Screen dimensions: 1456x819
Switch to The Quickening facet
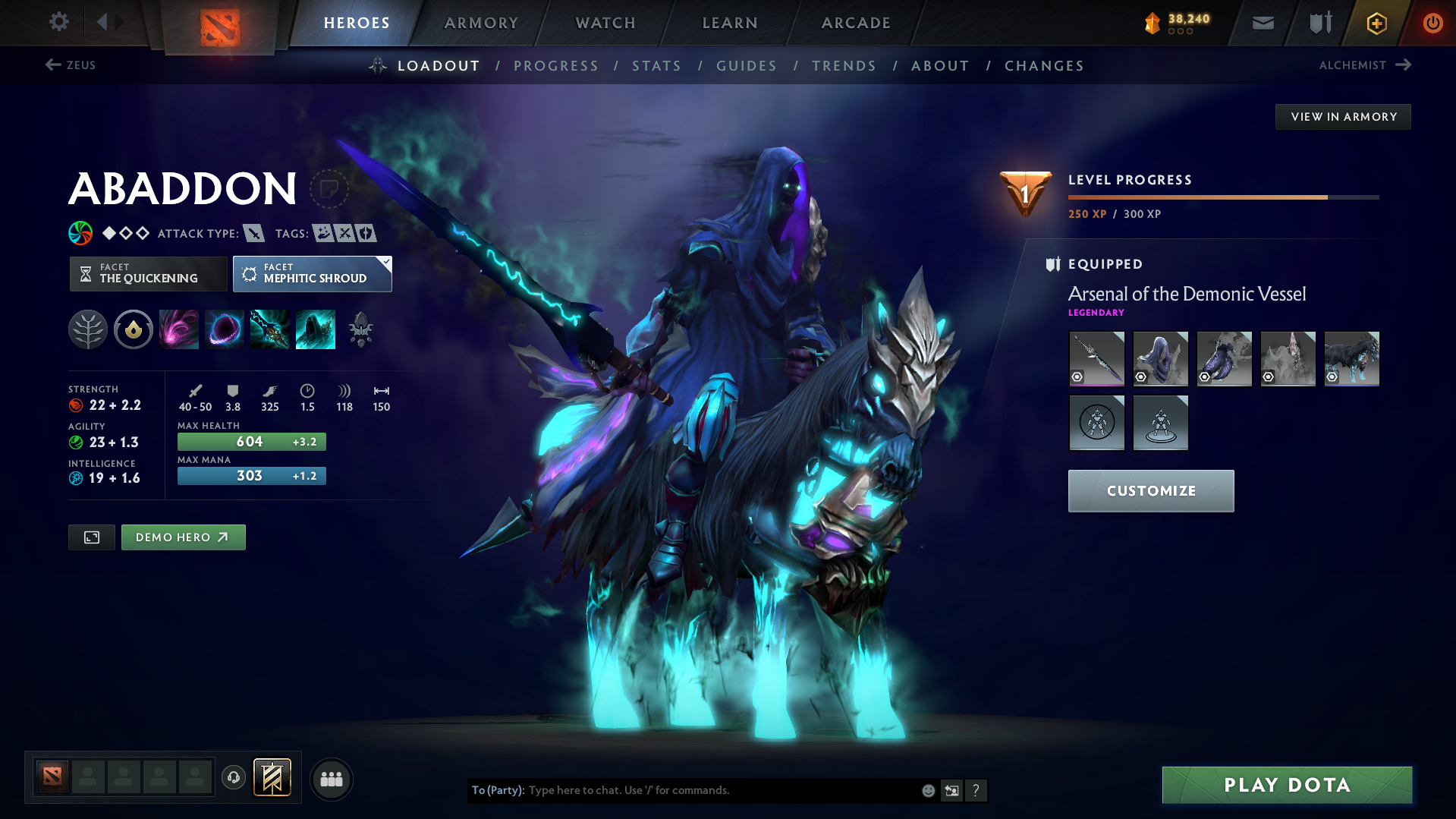click(x=148, y=273)
